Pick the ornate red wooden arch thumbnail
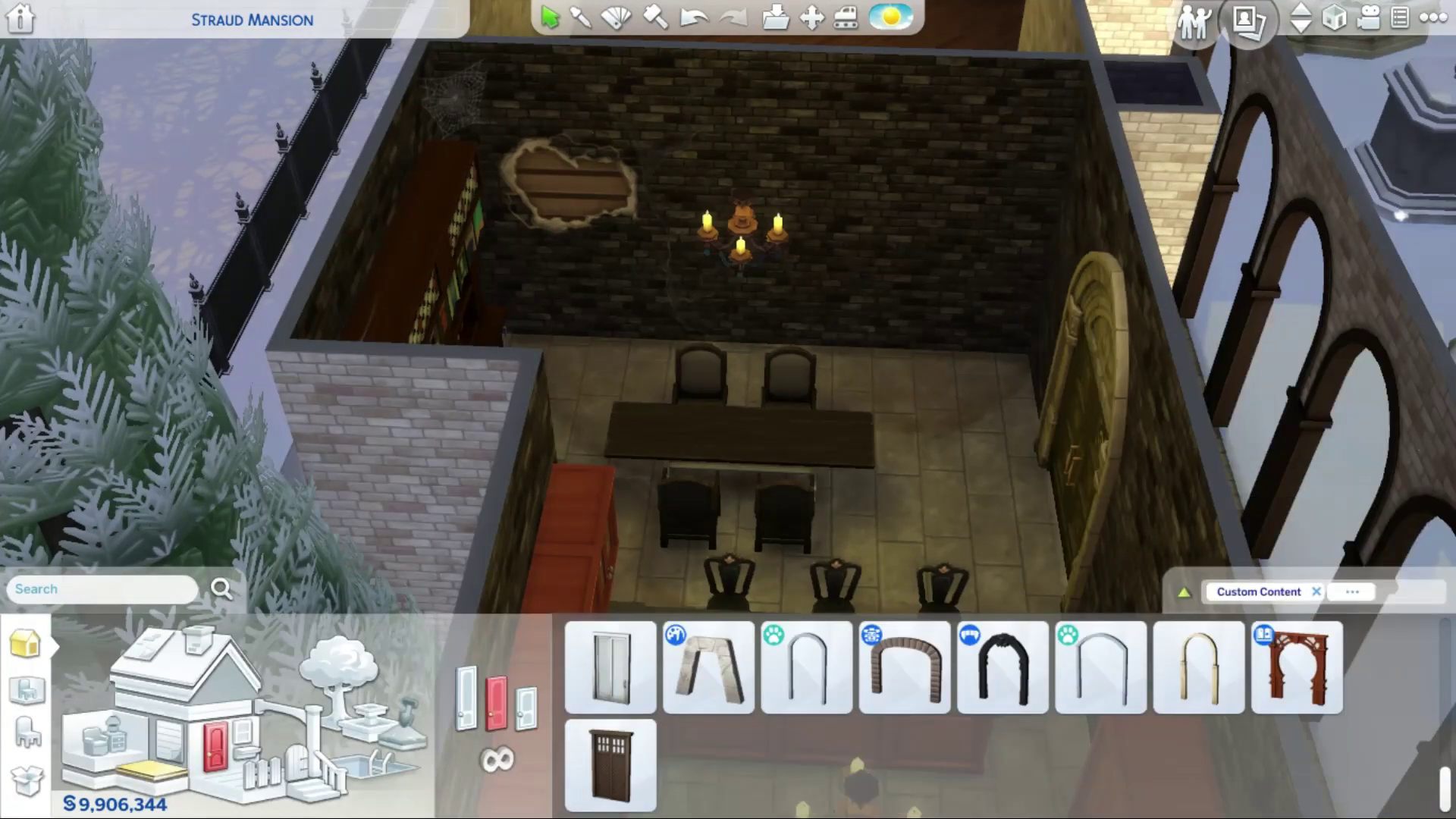The height and width of the screenshot is (819, 1456). pos(1297,668)
